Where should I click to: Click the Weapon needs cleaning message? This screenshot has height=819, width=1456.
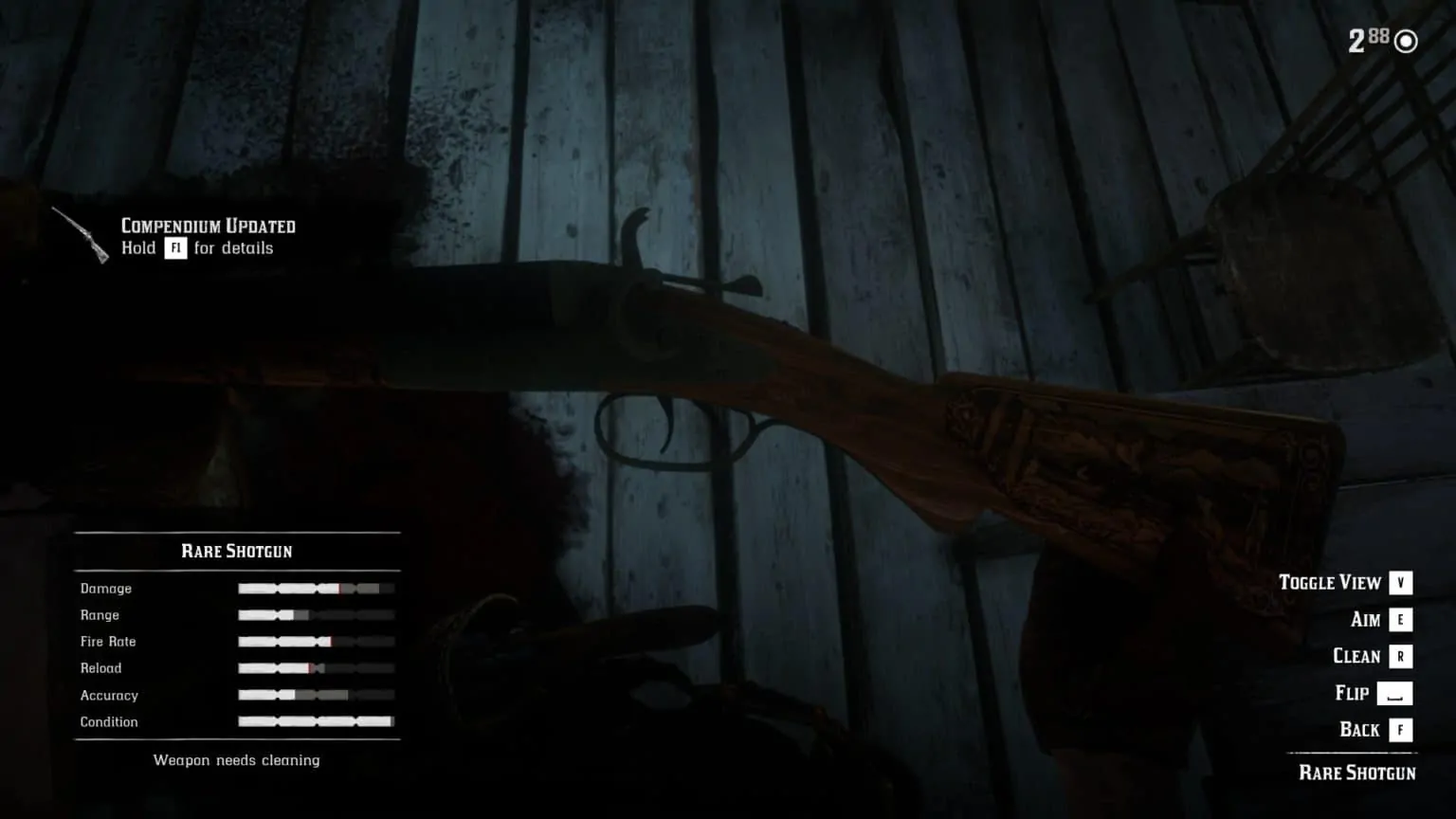click(235, 759)
